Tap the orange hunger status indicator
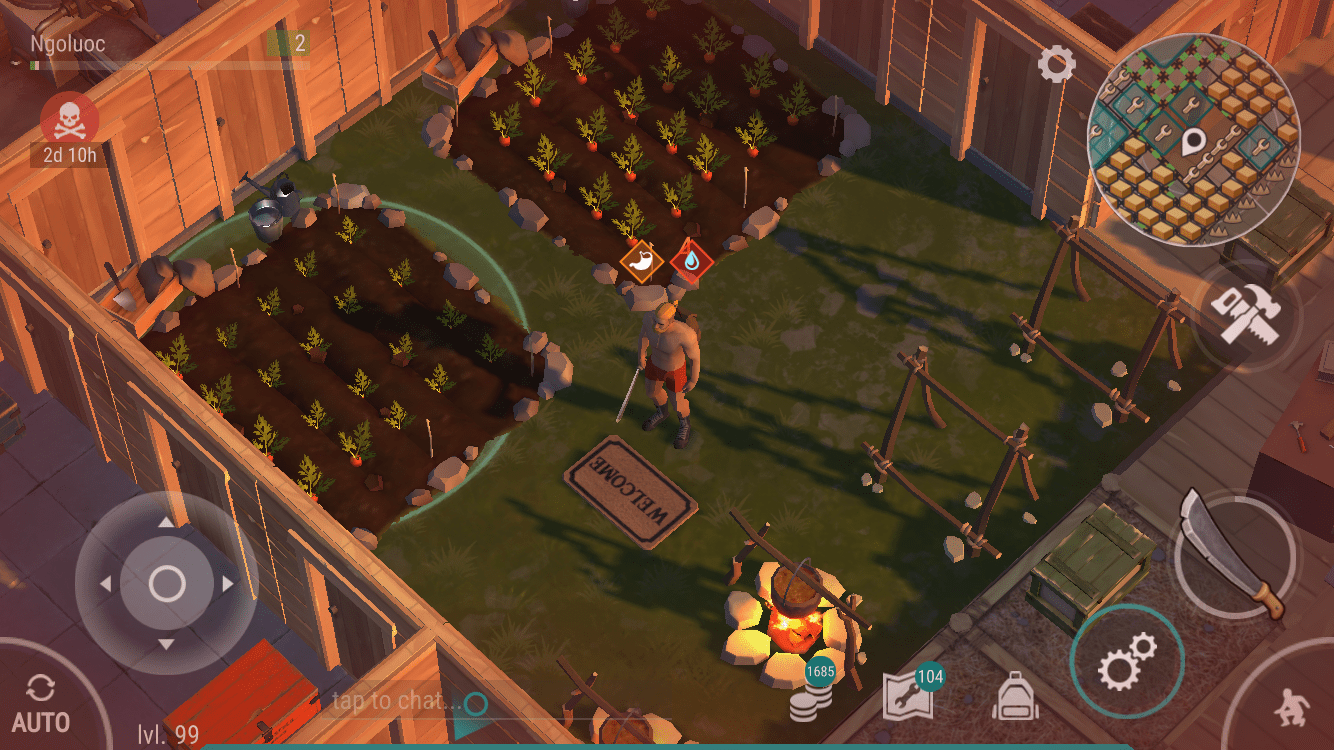This screenshot has width=1334, height=750. coord(641,262)
